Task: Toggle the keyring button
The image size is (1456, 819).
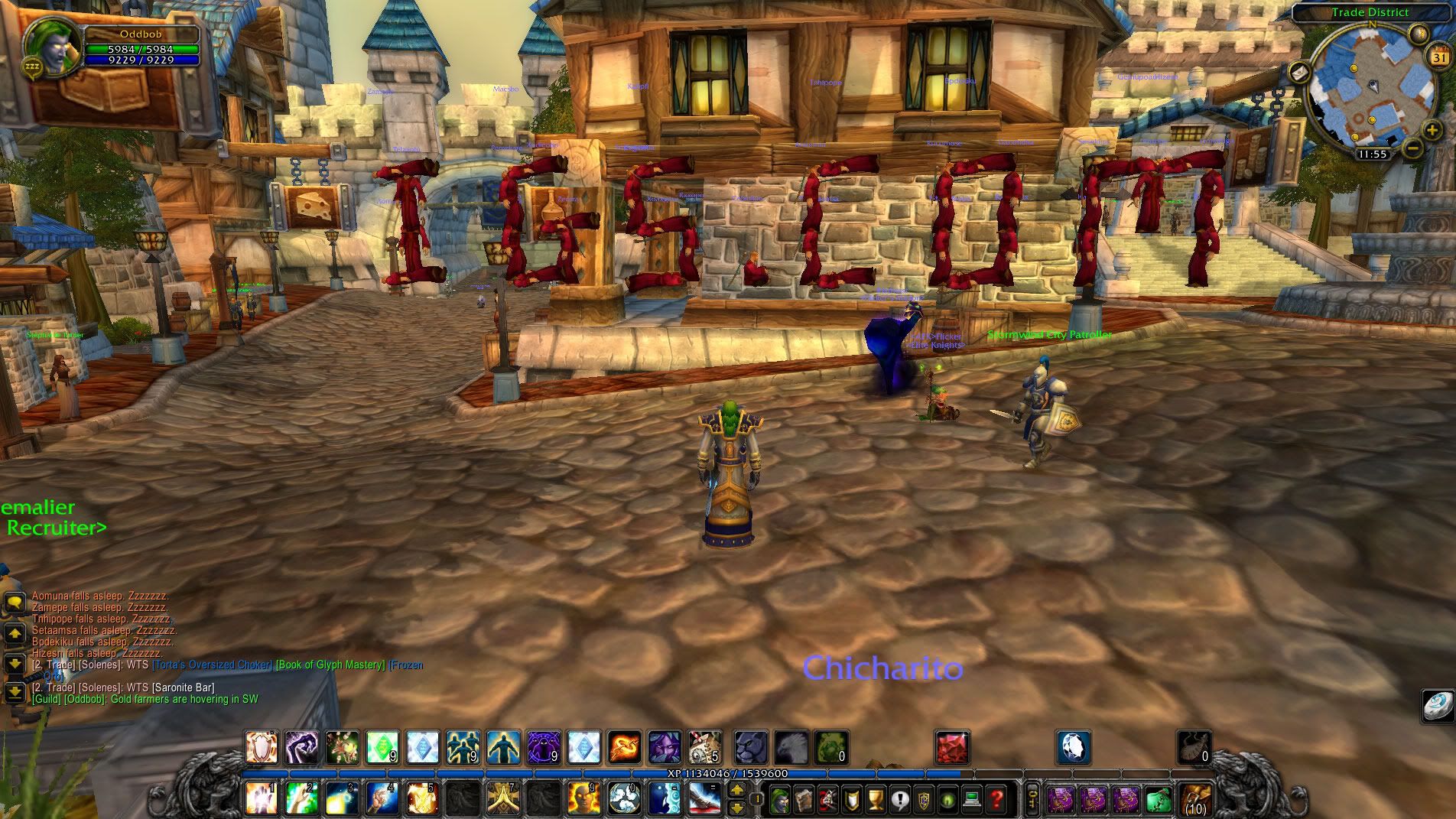Action: 1032,800
